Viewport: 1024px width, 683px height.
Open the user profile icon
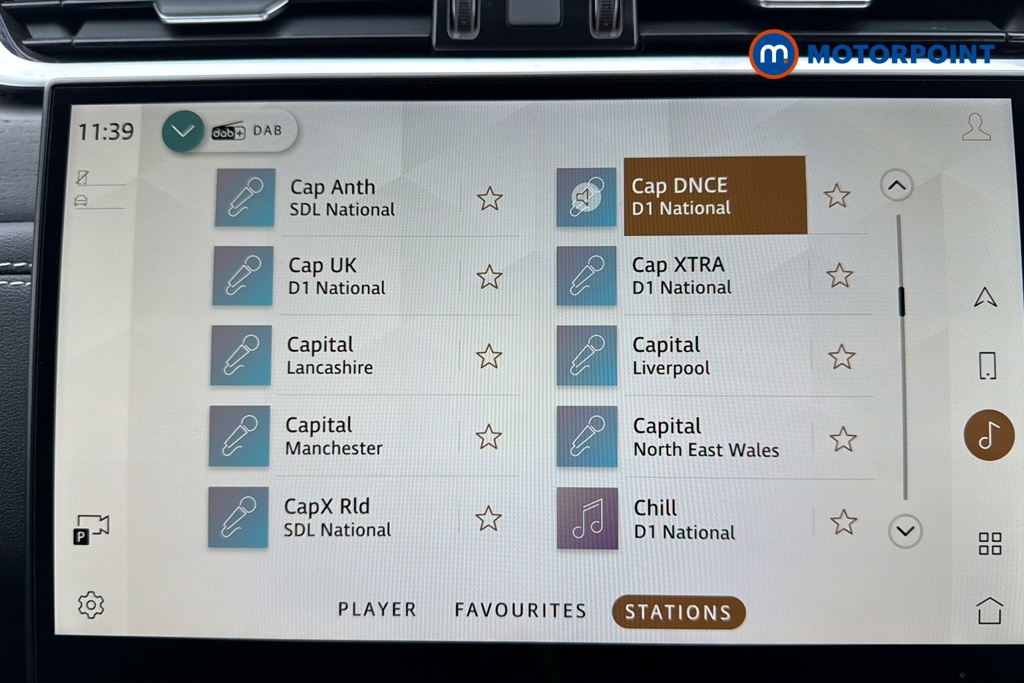[976, 127]
